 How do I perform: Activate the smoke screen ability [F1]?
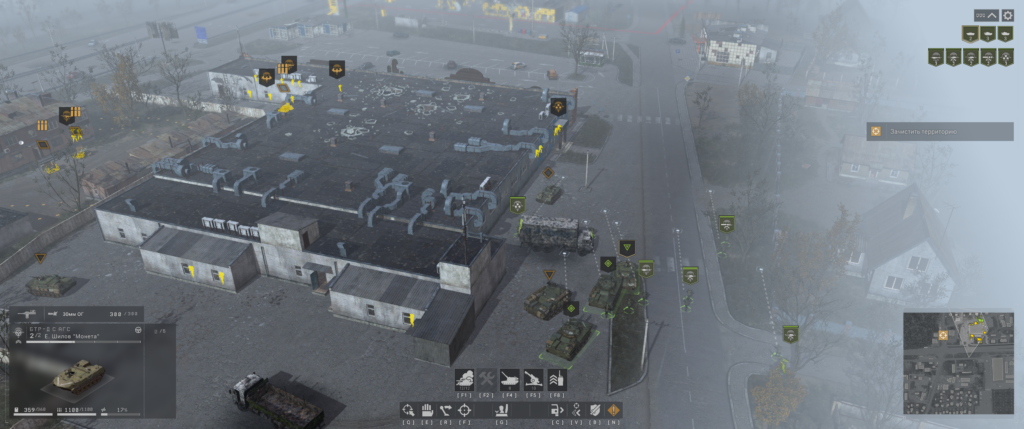tap(465, 380)
